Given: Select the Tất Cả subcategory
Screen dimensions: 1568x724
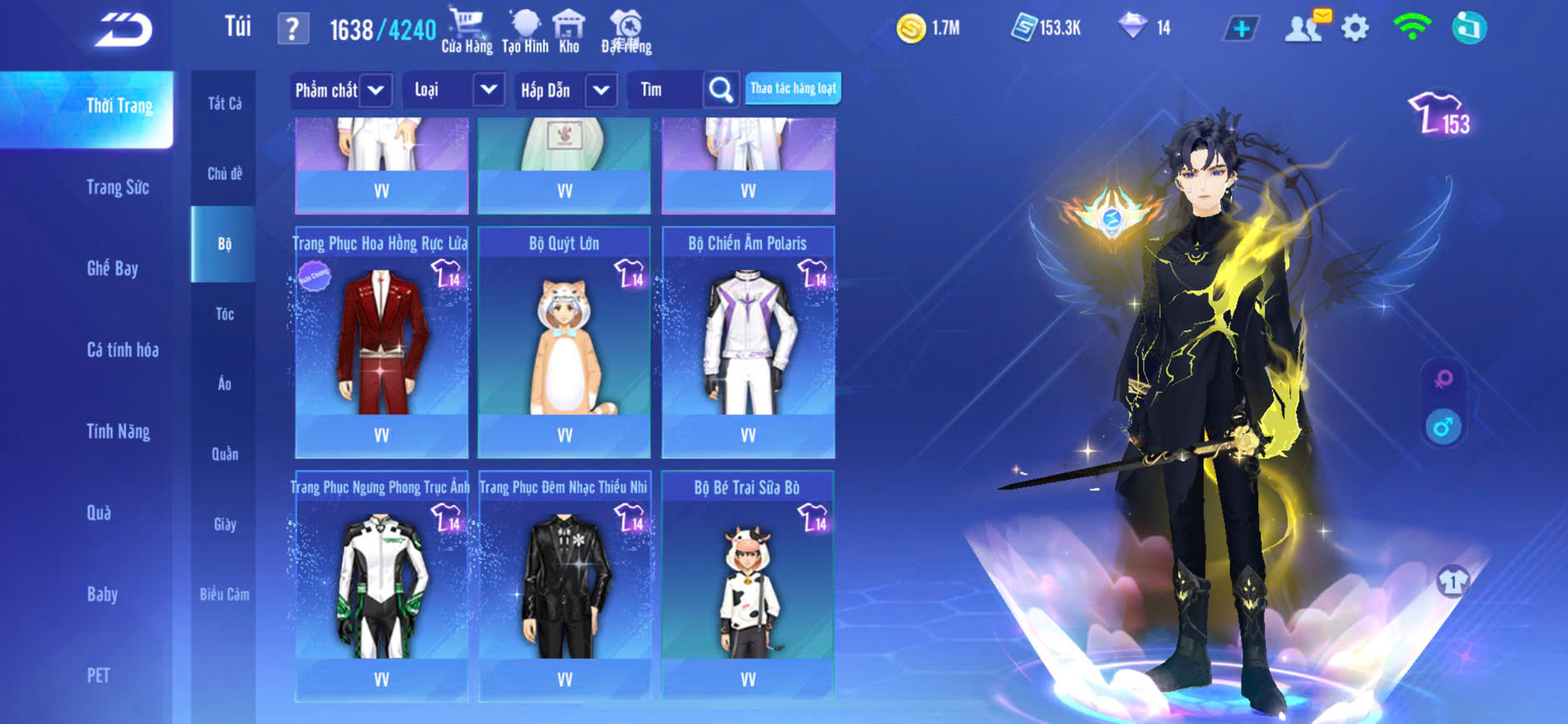Looking at the screenshot, I should point(225,103).
